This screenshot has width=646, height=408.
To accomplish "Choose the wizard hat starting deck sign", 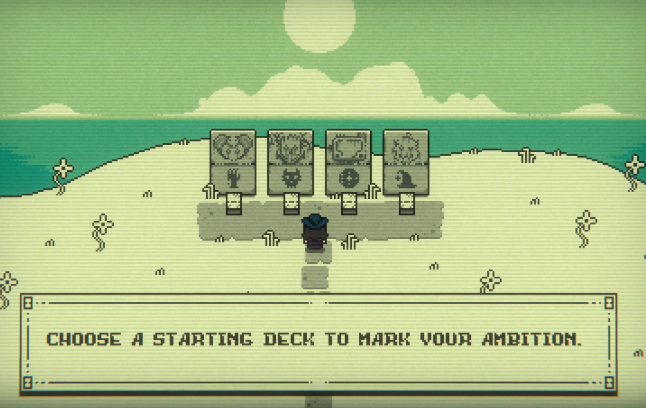I will 406,163.
